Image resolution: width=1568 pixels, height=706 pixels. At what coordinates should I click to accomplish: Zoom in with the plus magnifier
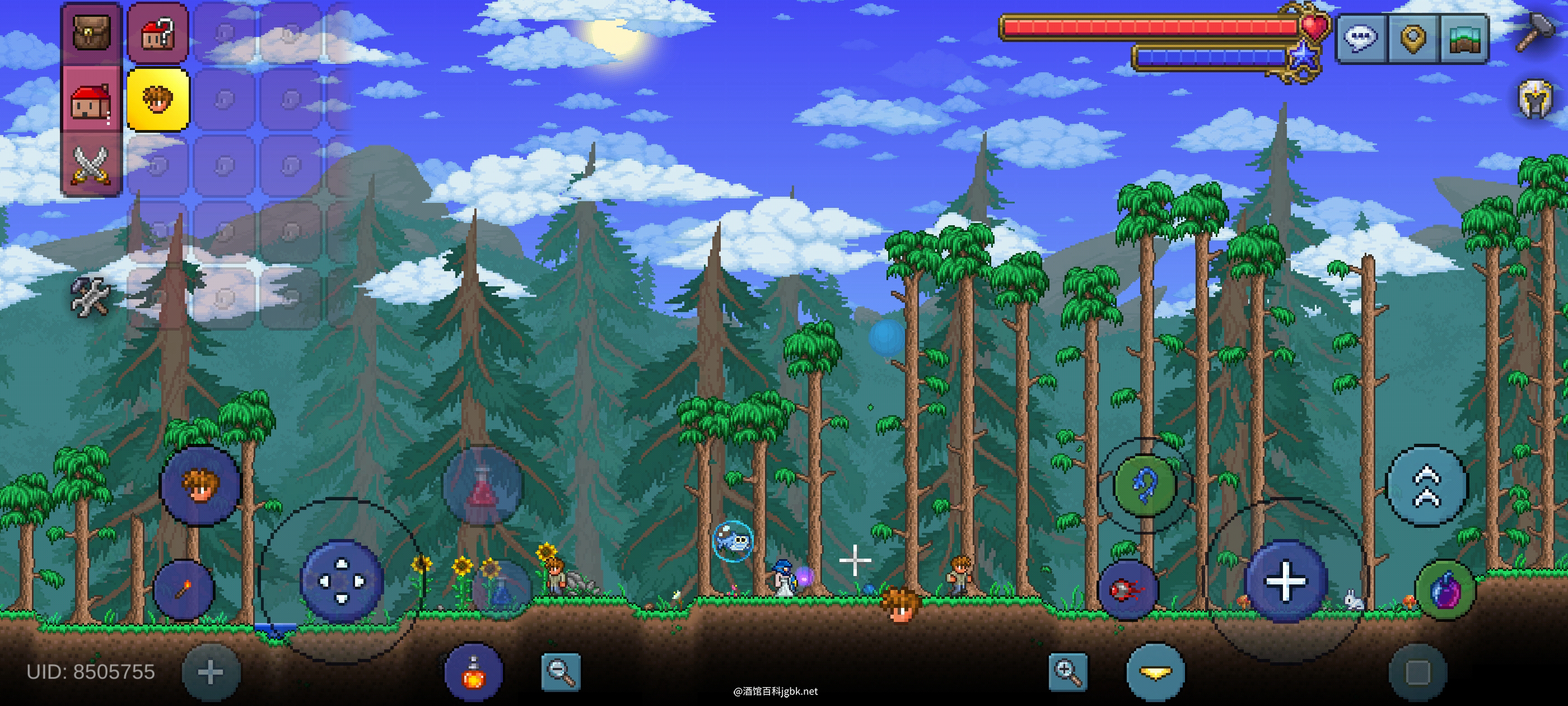1068,672
